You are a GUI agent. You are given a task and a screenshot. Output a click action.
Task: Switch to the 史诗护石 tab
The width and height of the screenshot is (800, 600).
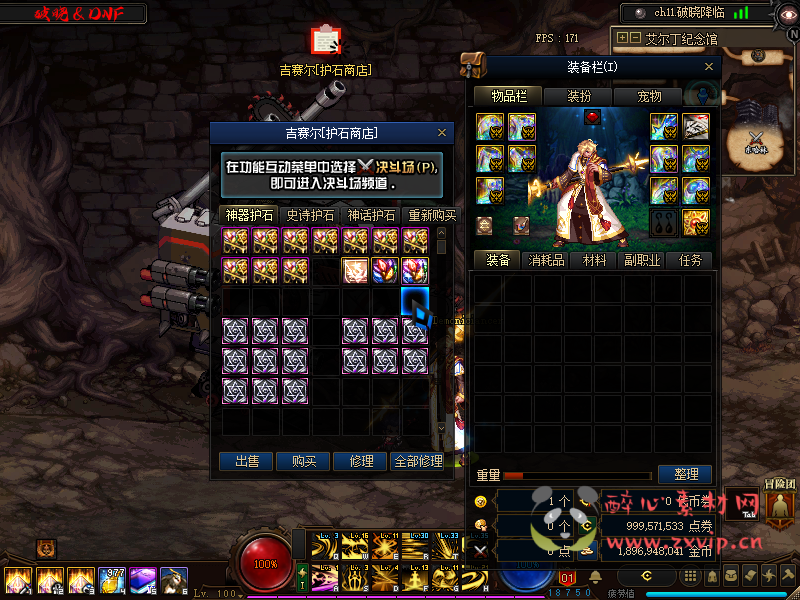click(x=311, y=215)
